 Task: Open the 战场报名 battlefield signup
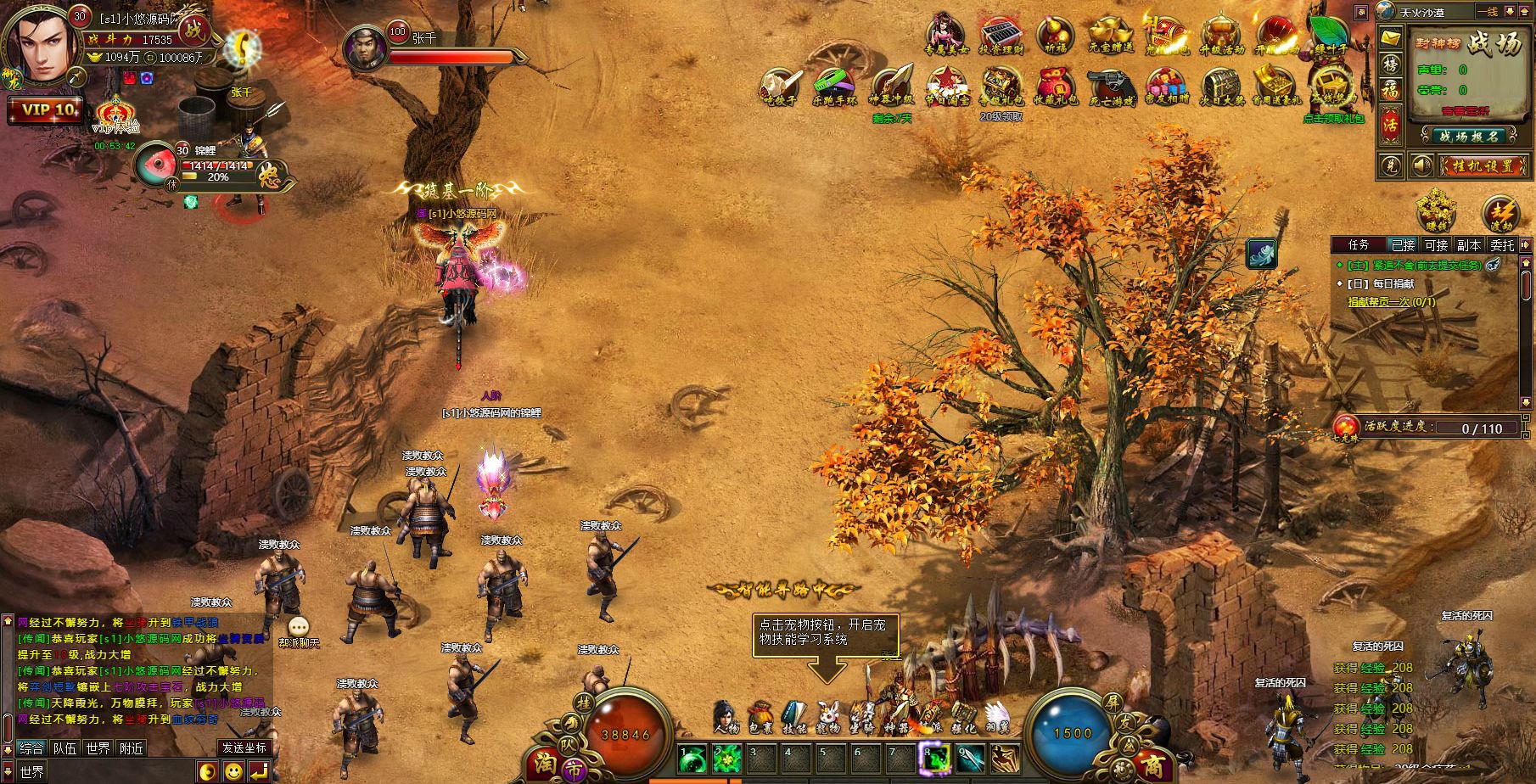(x=1469, y=136)
